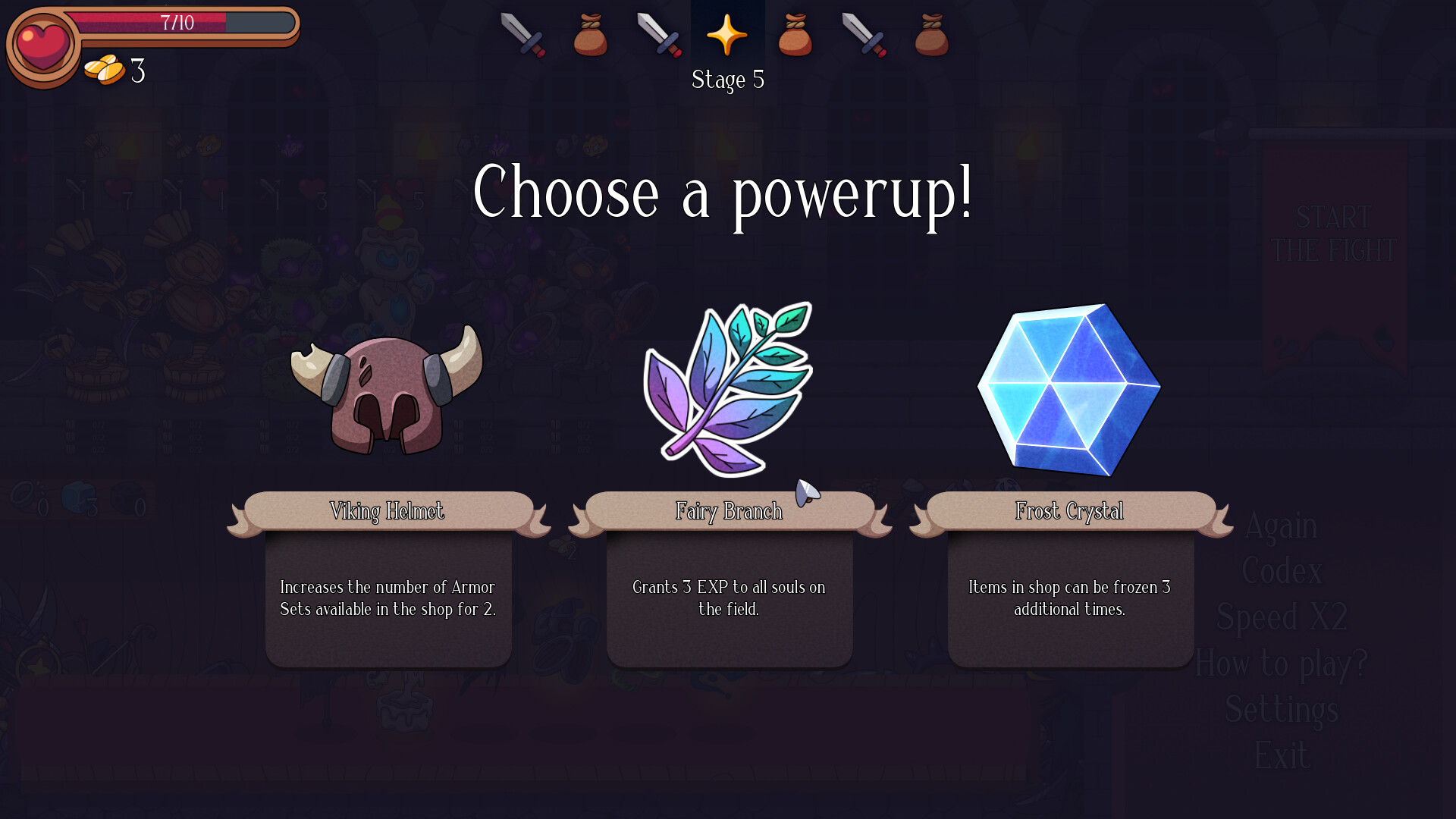Select the first sword battle stage icon

pyautogui.click(x=524, y=34)
